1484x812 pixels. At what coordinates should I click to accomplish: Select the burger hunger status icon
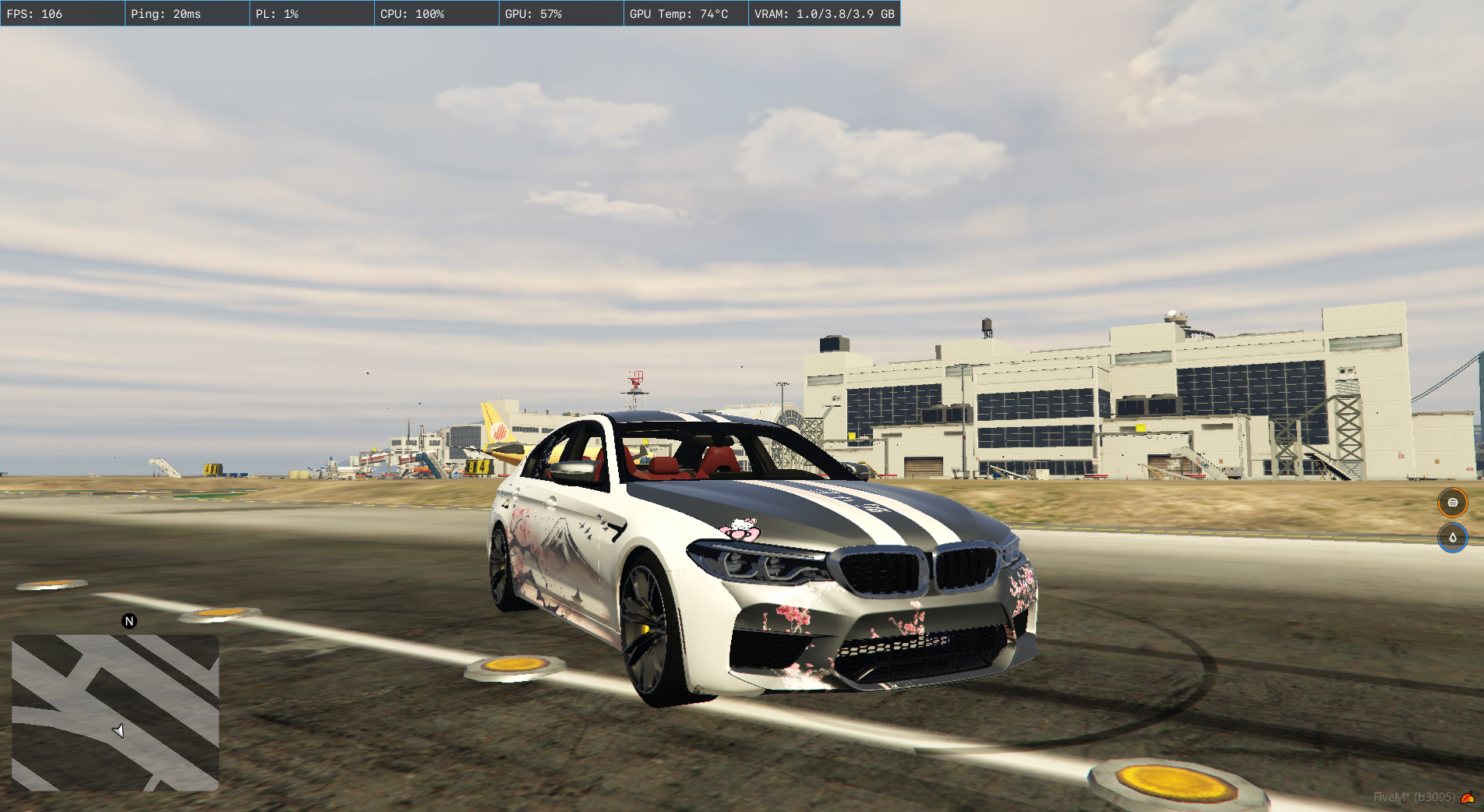tap(1452, 503)
